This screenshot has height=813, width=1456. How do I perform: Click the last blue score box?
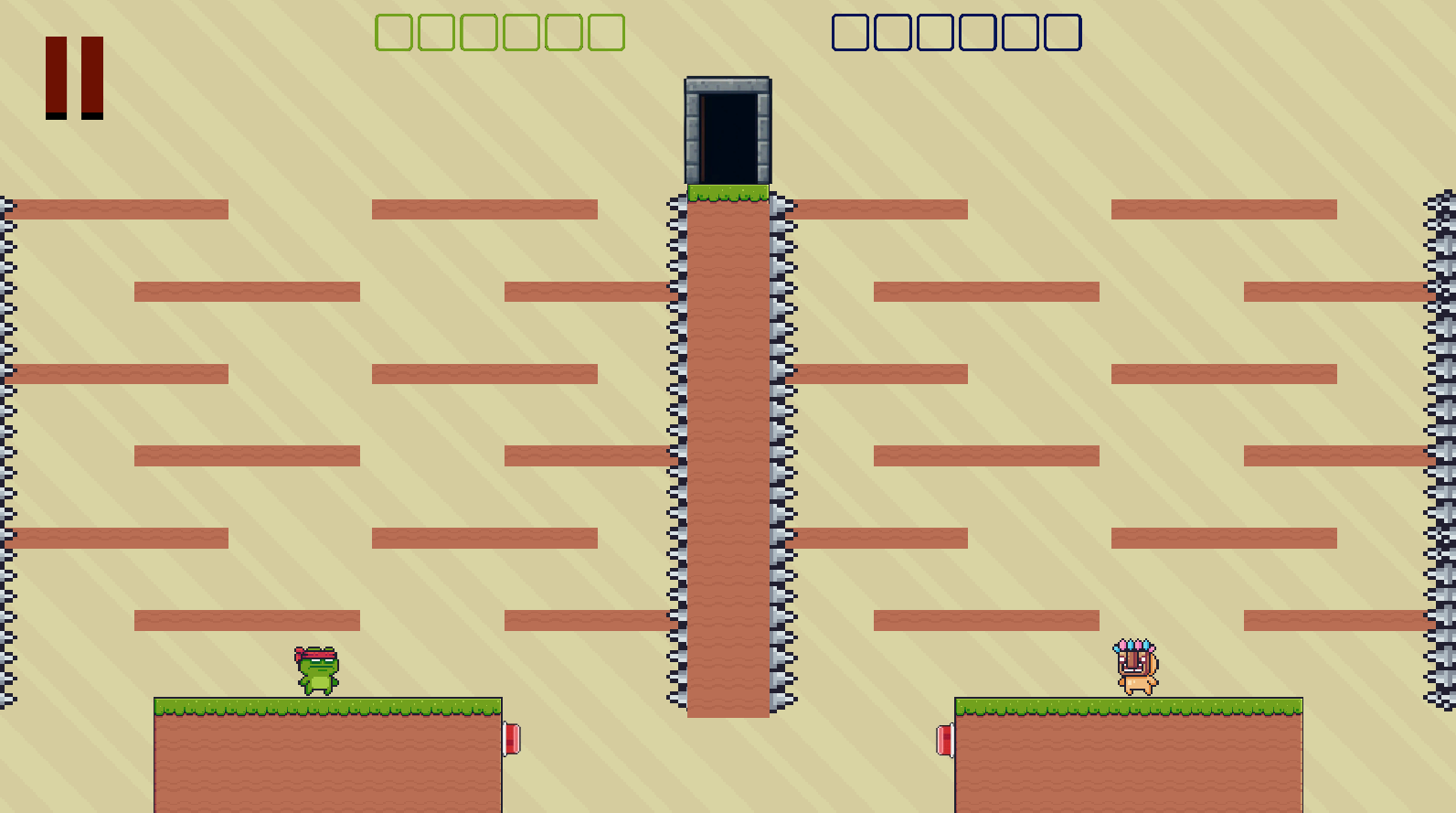click(1063, 32)
